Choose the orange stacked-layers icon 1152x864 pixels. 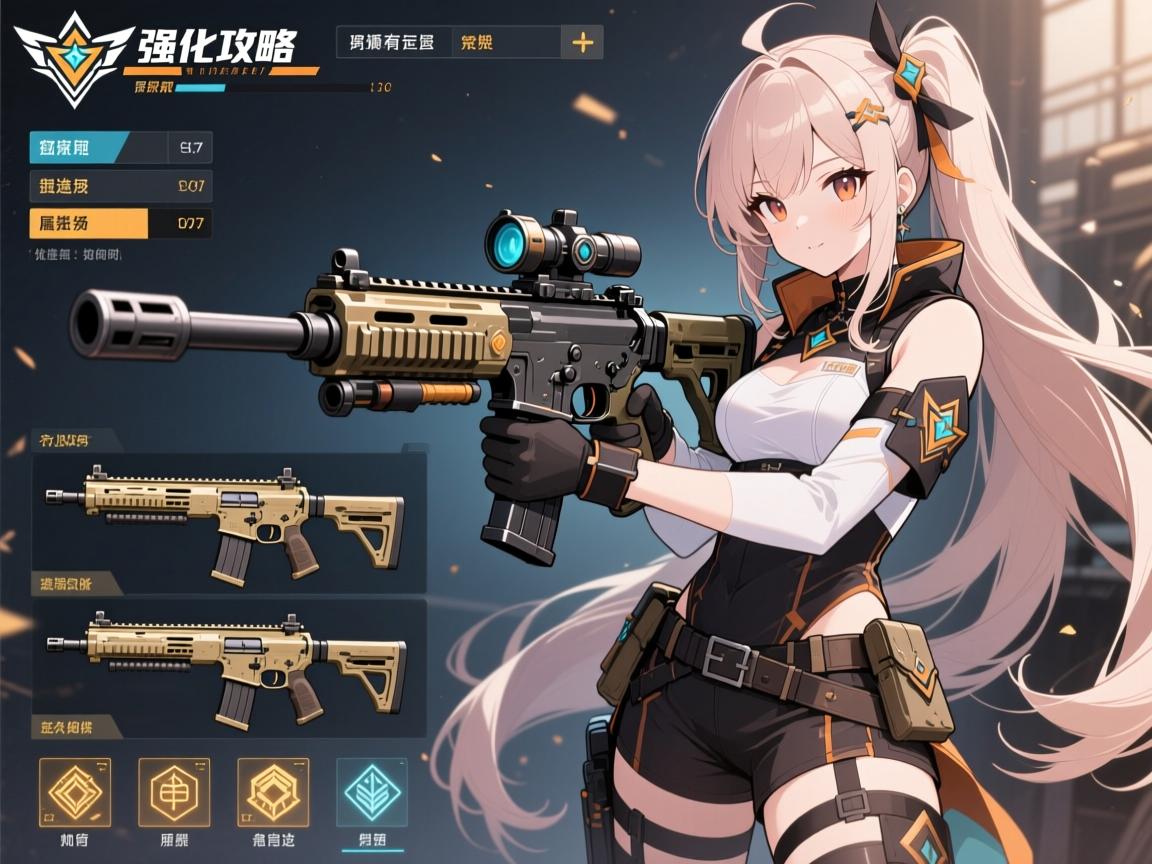tap(273, 792)
